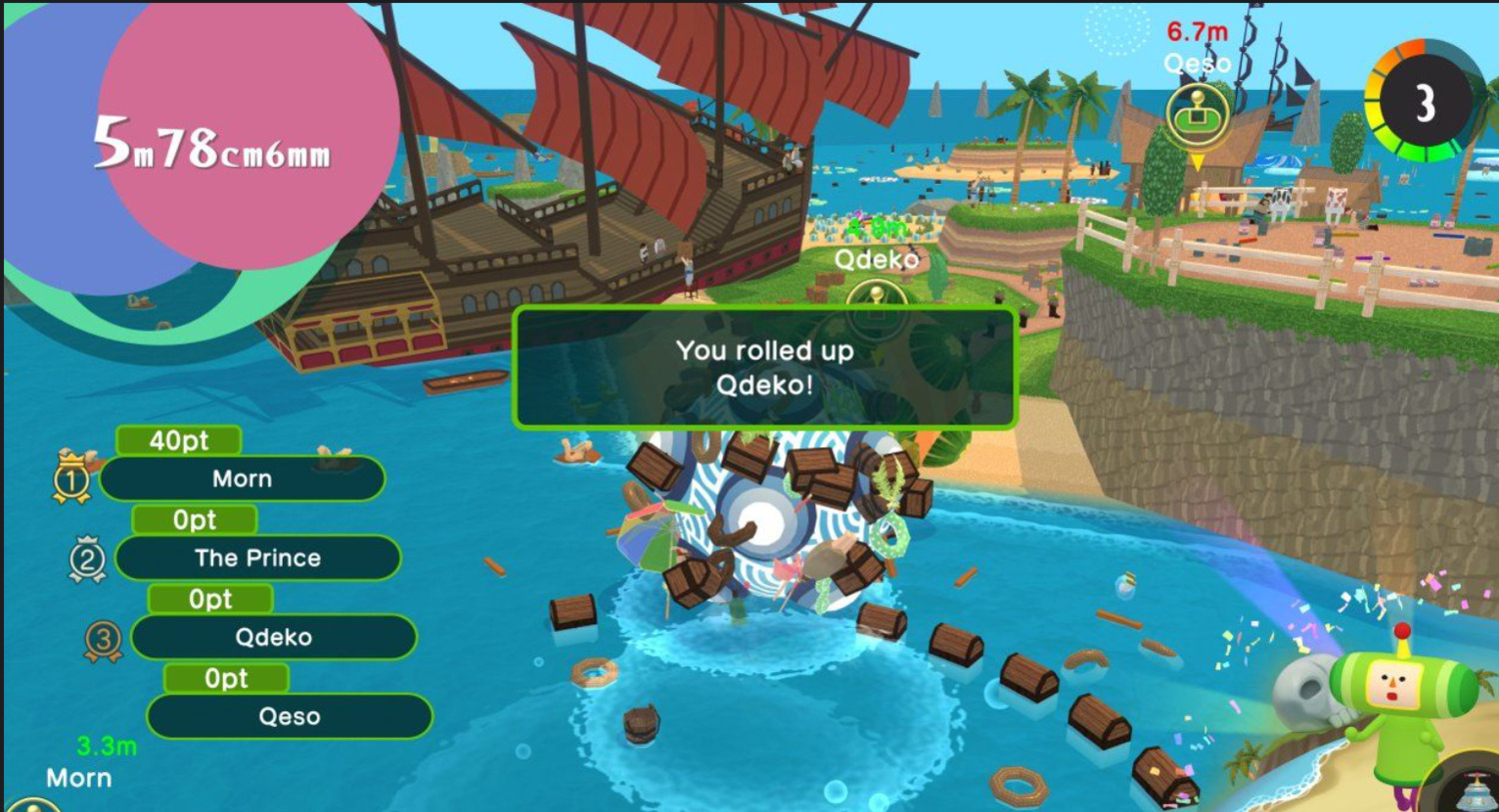Select Morn's row in the ranking list
The width and height of the screenshot is (1499, 812).
coord(242,479)
